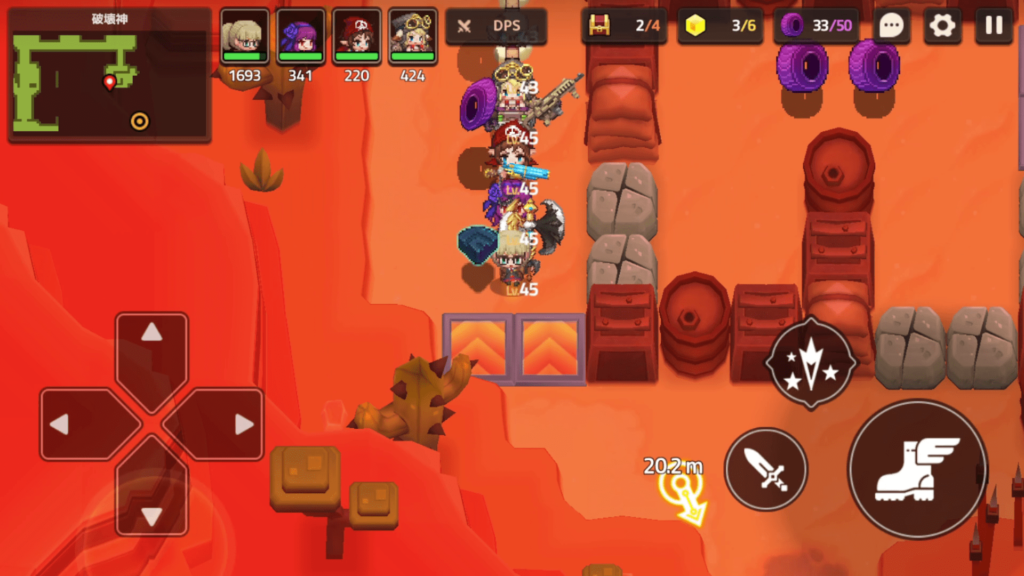Choose the red-hat hero portrait
The image size is (1024, 576).
356,37
